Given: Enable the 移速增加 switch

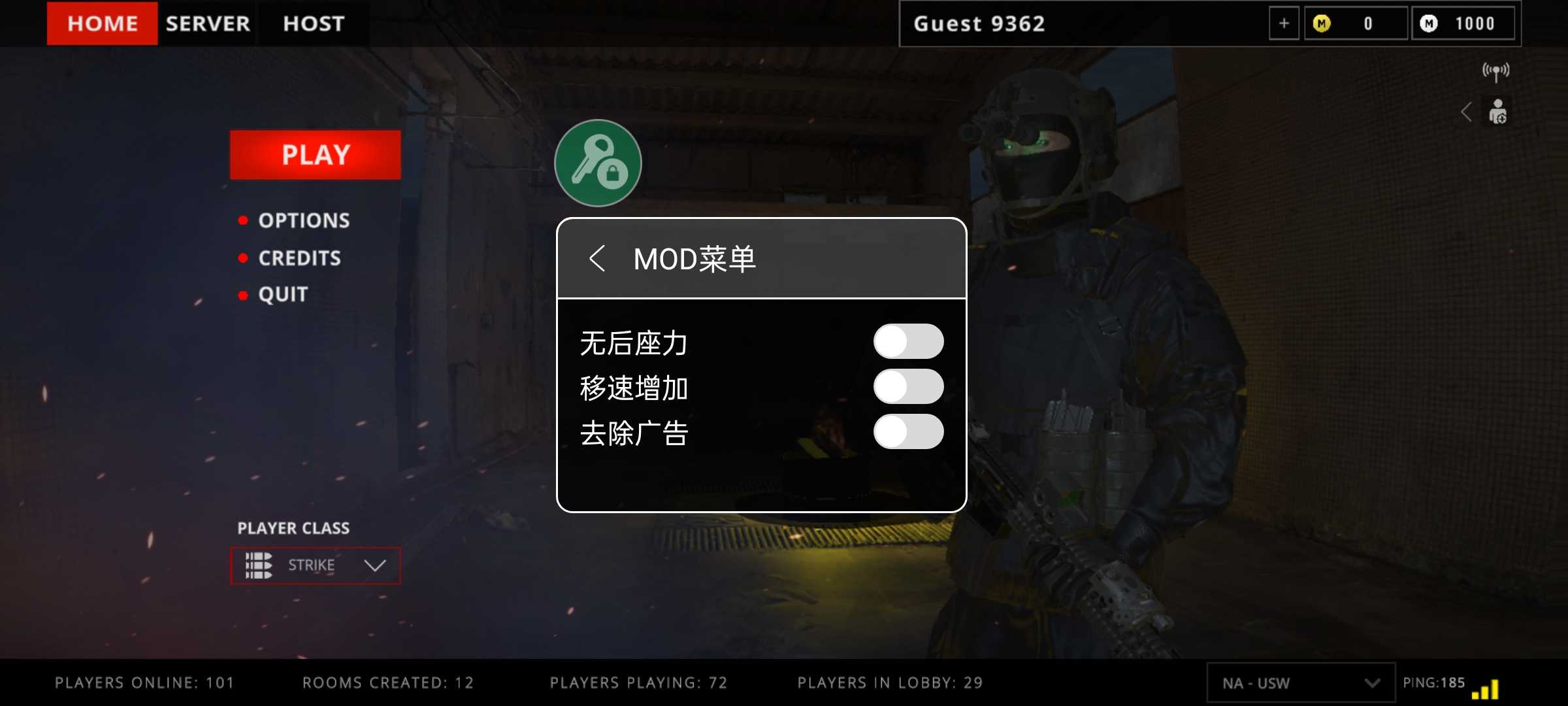Looking at the screenshot, I should tap(908, 386).
